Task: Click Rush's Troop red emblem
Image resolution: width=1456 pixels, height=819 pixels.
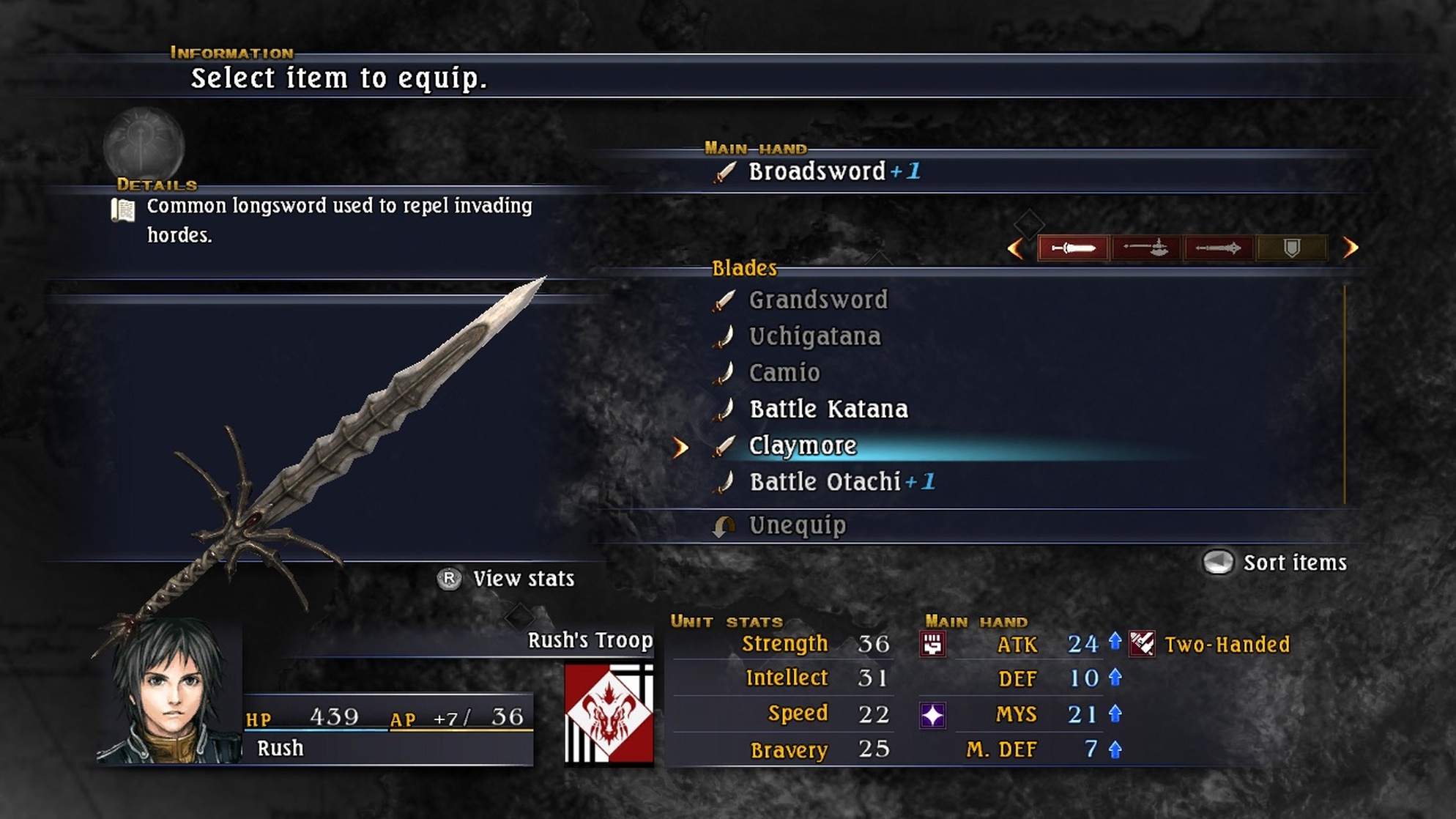Action: coord(609,714)
